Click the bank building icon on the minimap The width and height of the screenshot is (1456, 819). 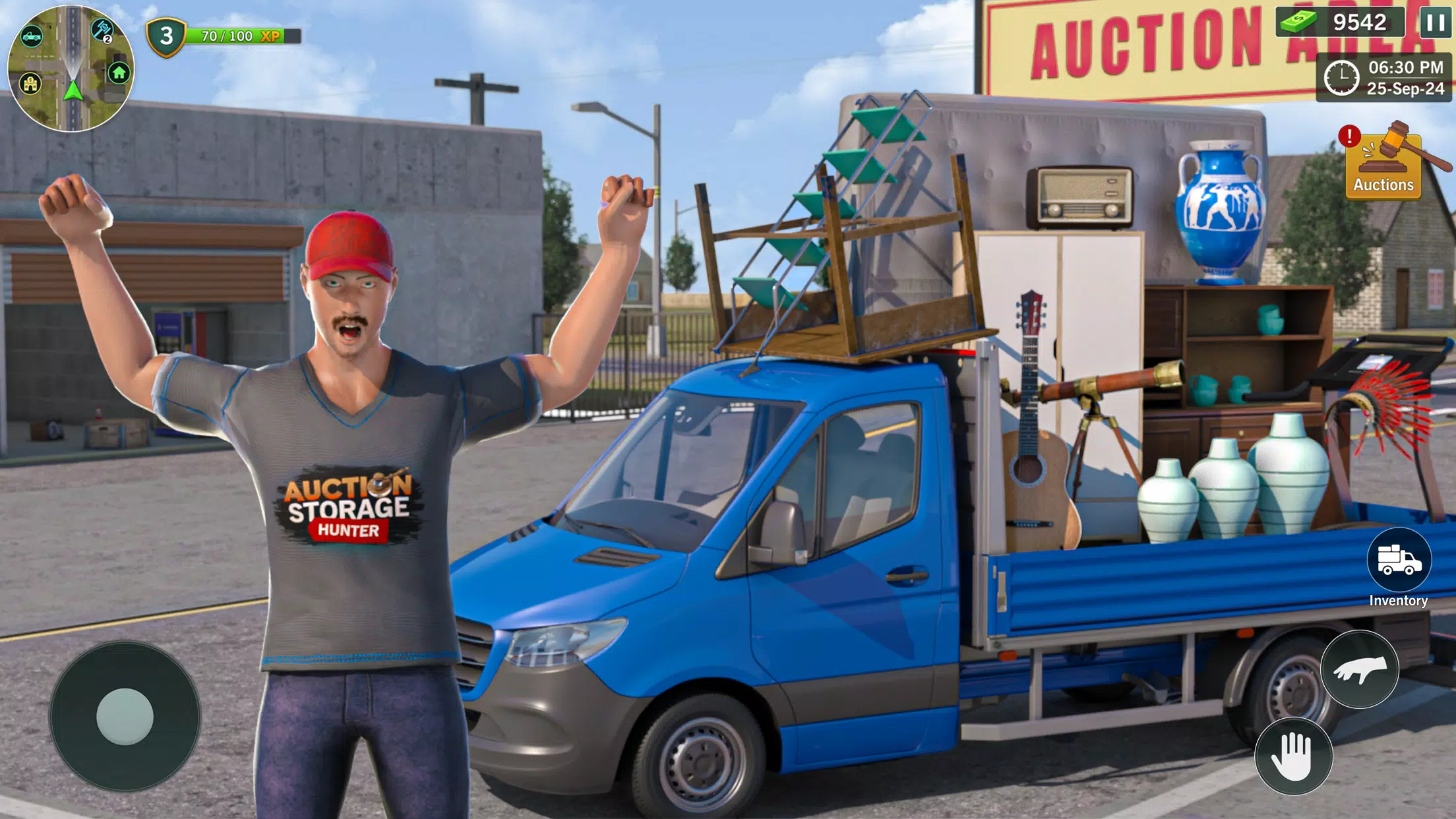[30, 84]
